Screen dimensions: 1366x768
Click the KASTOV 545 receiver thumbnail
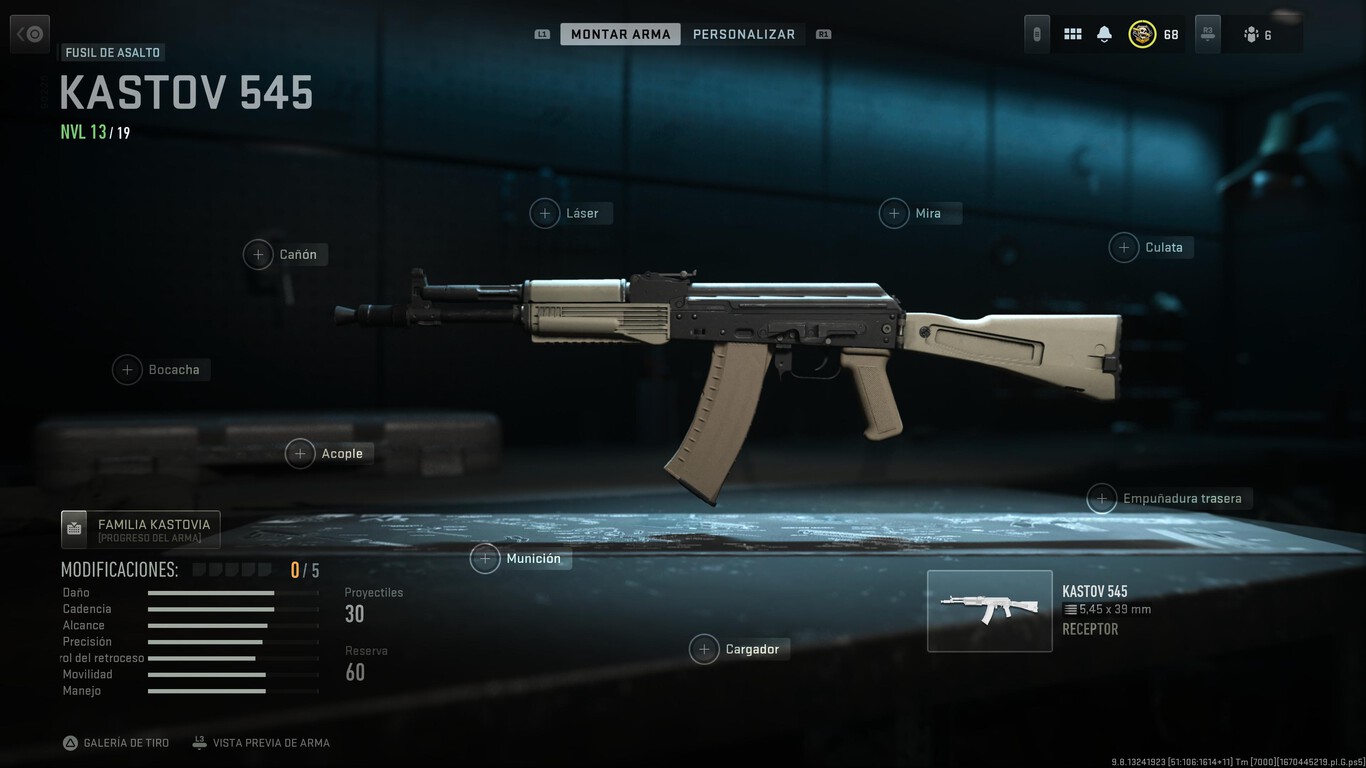point(989,610)
